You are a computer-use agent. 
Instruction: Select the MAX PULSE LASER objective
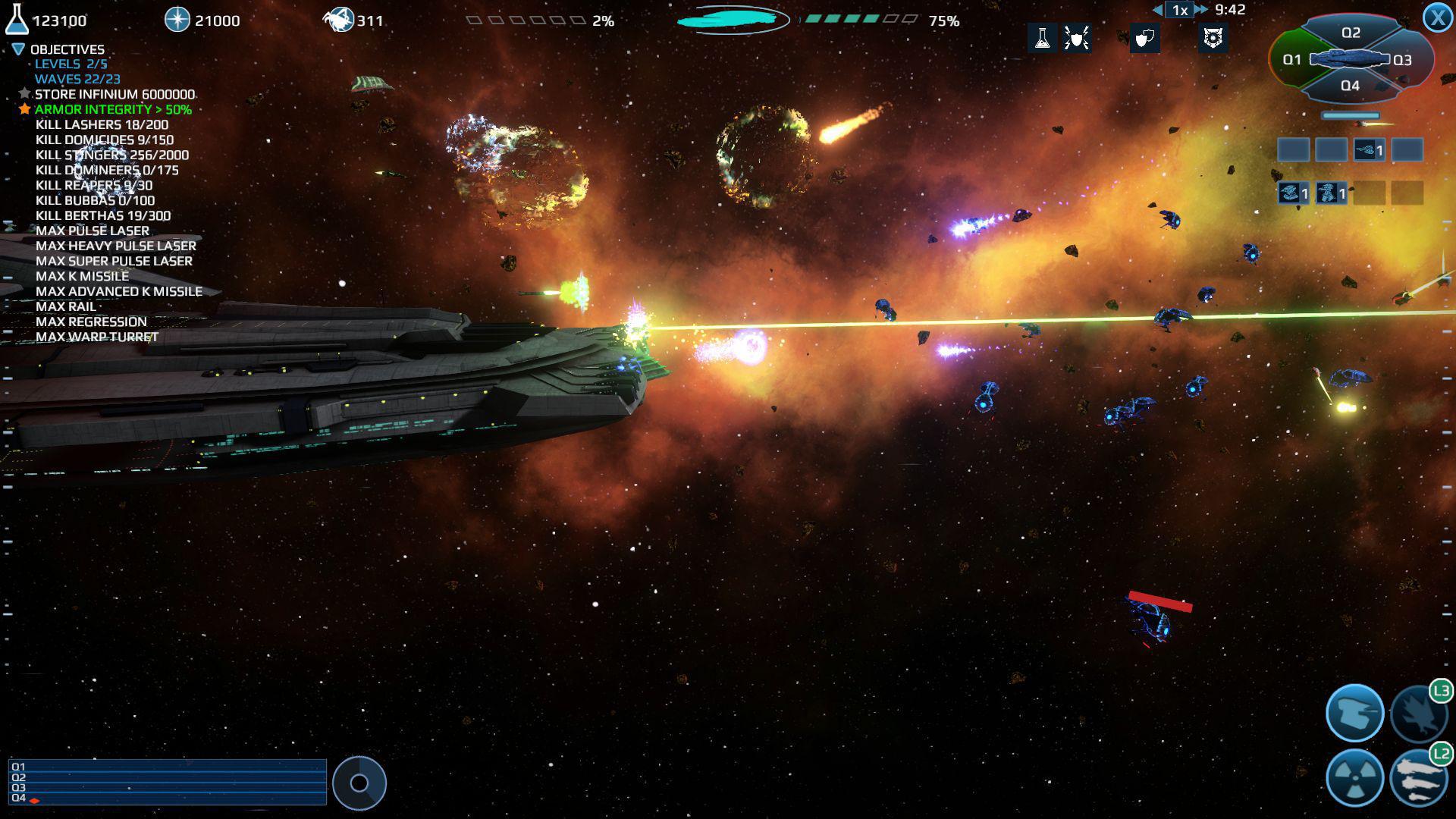point(93,231)
